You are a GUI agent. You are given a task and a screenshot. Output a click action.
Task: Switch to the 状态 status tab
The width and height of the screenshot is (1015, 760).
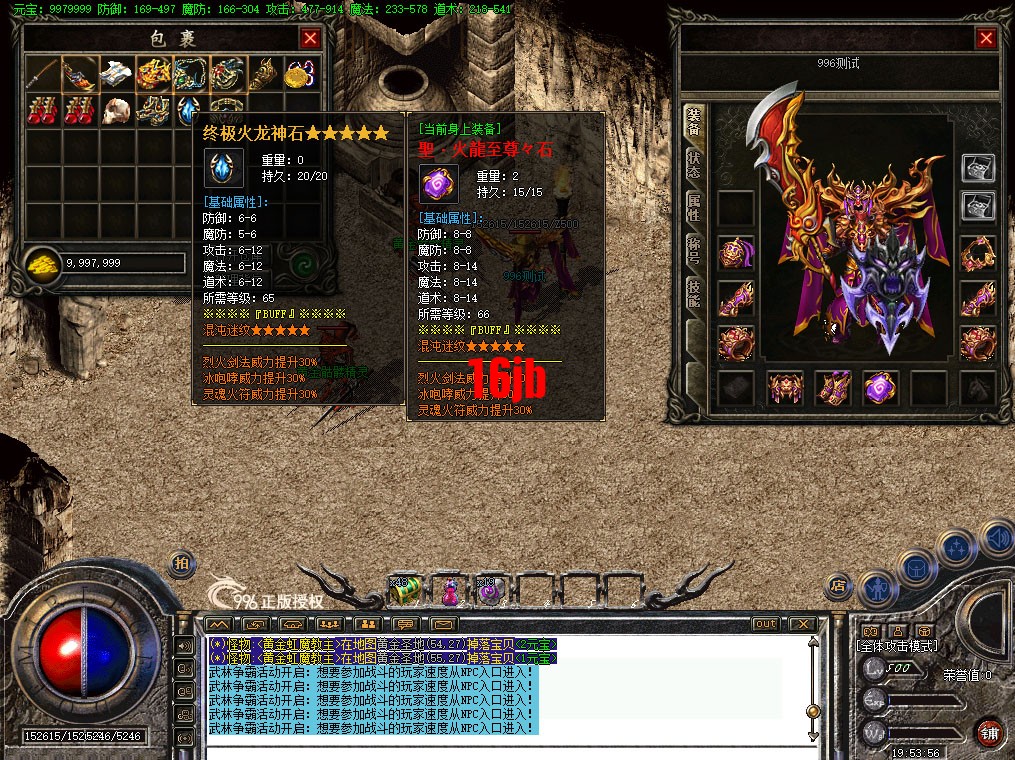click(x=693, y=165)
